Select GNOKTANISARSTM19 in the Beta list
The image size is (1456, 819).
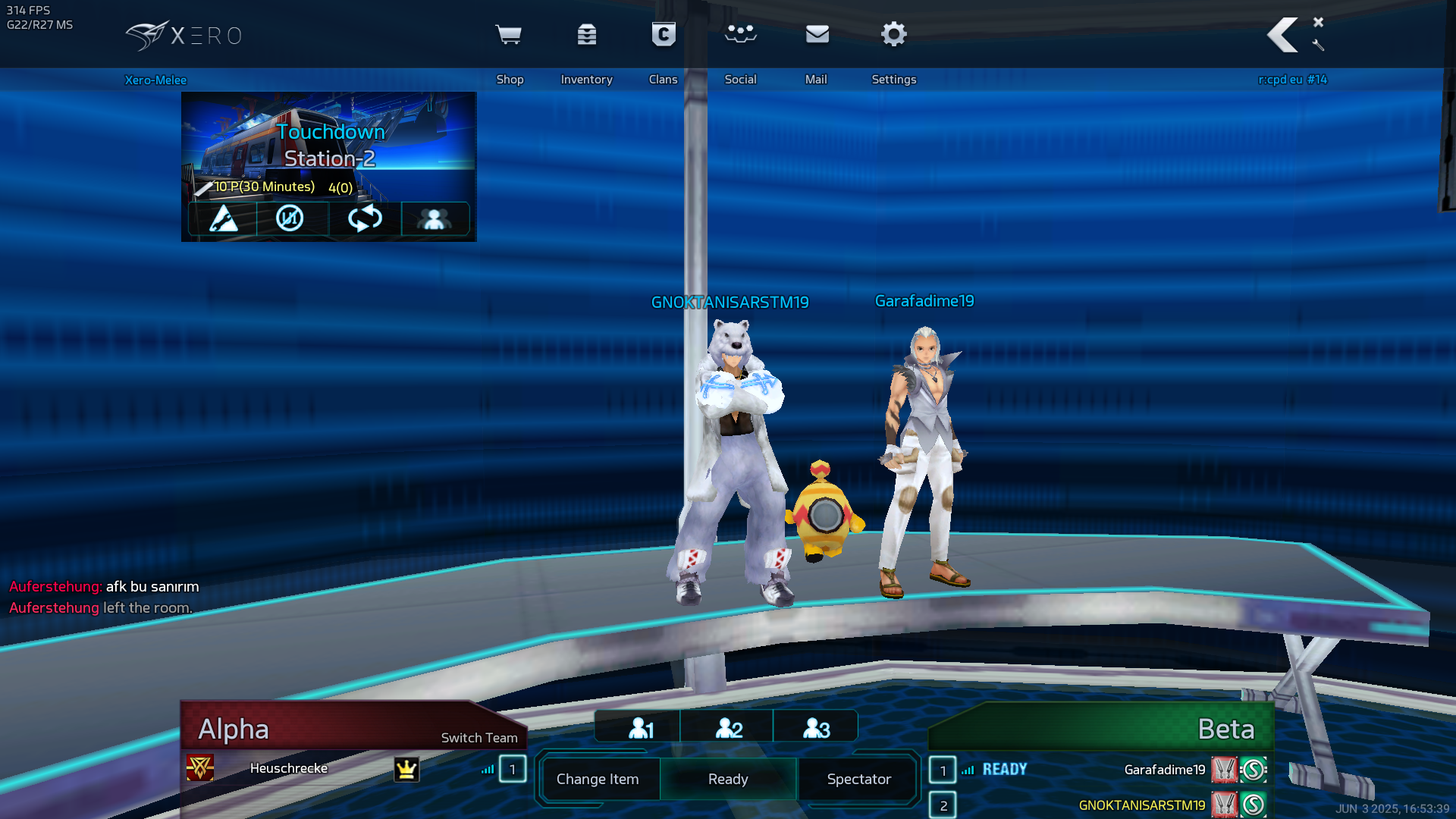(1141, 805)
